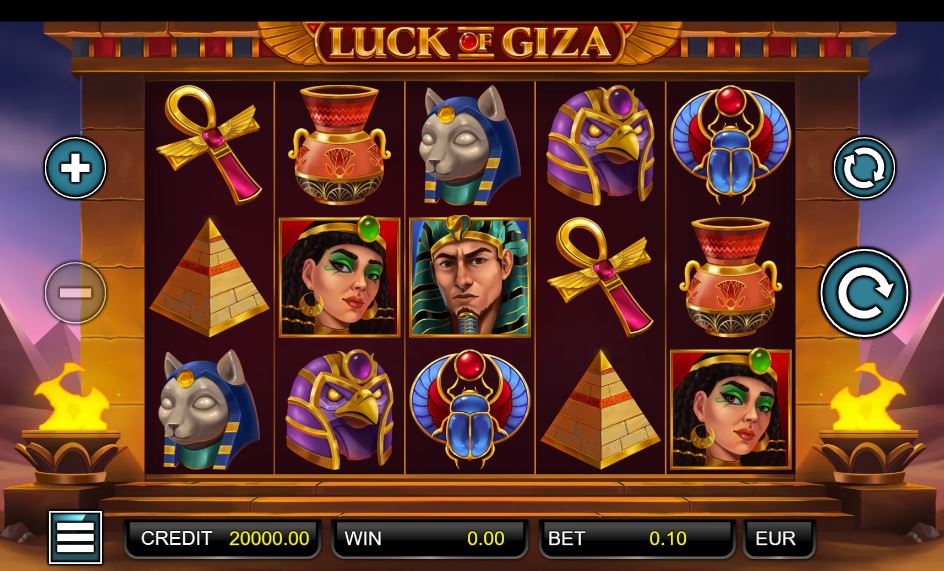The height and width of the screenshot is (571, 944).
Task: Change the EUR currency option
Action: pos(778,538)
